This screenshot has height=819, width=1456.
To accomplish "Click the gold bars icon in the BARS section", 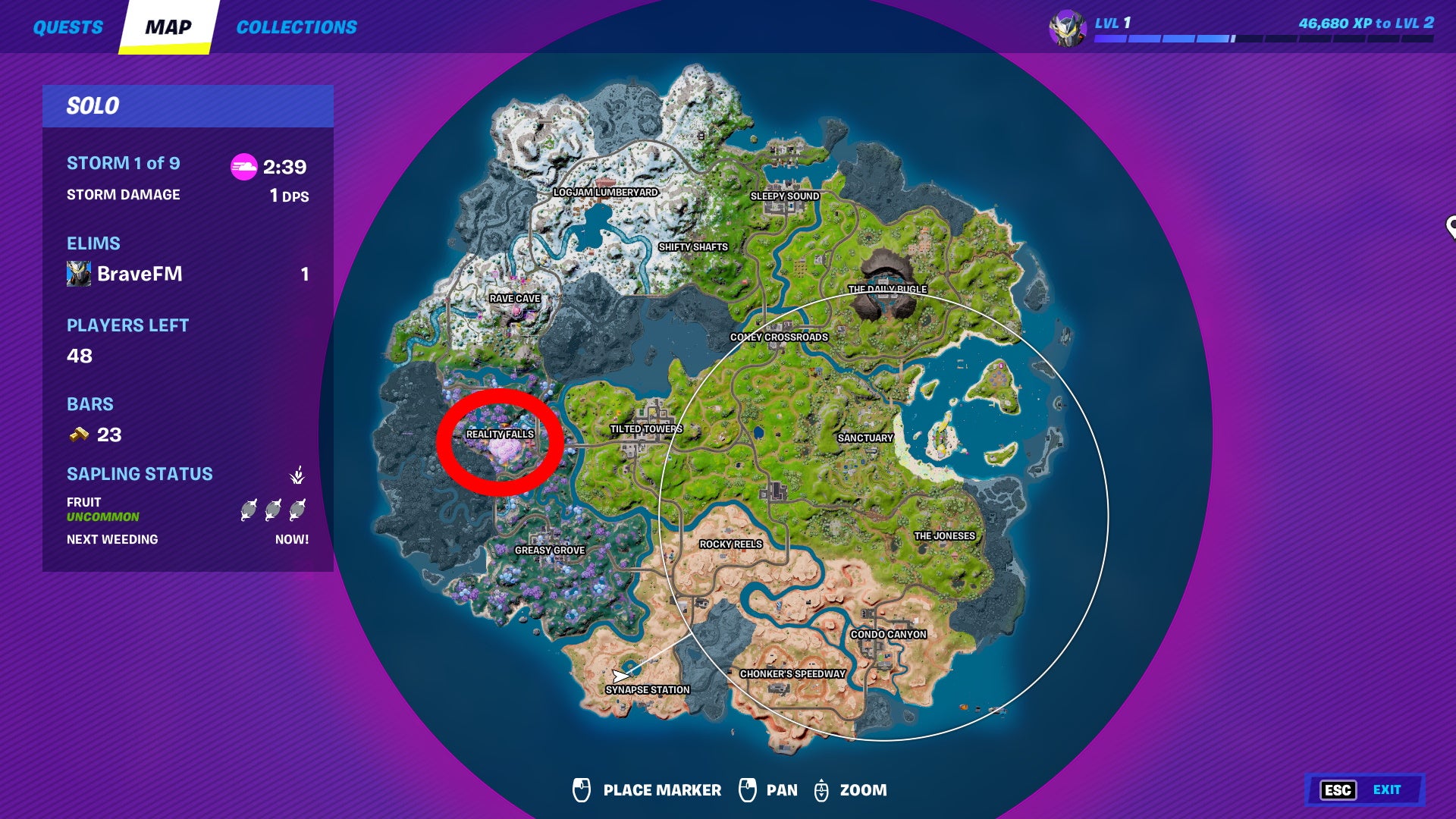I will [x=78, y=435].
